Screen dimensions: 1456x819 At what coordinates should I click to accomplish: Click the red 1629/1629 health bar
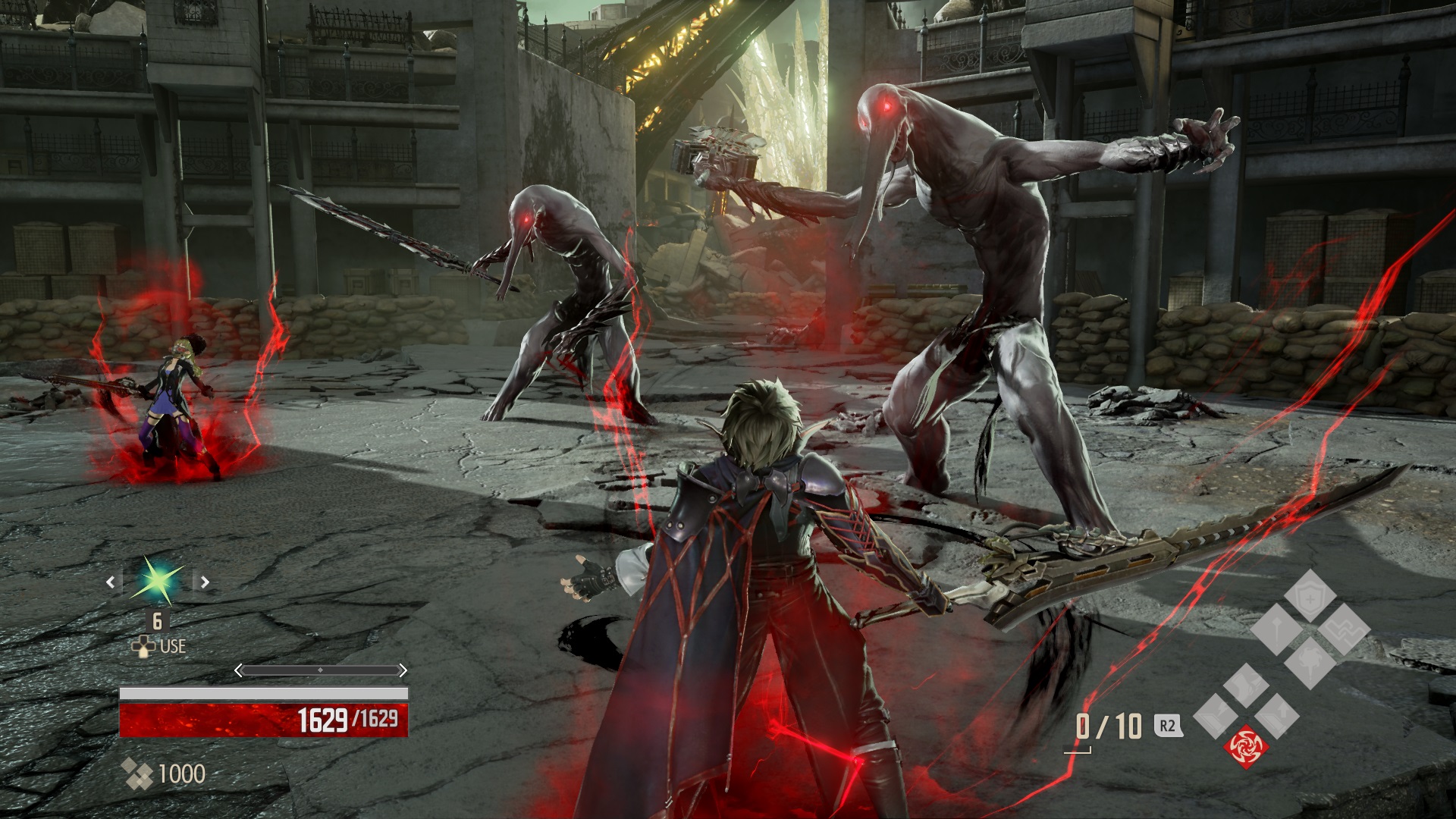264,719
